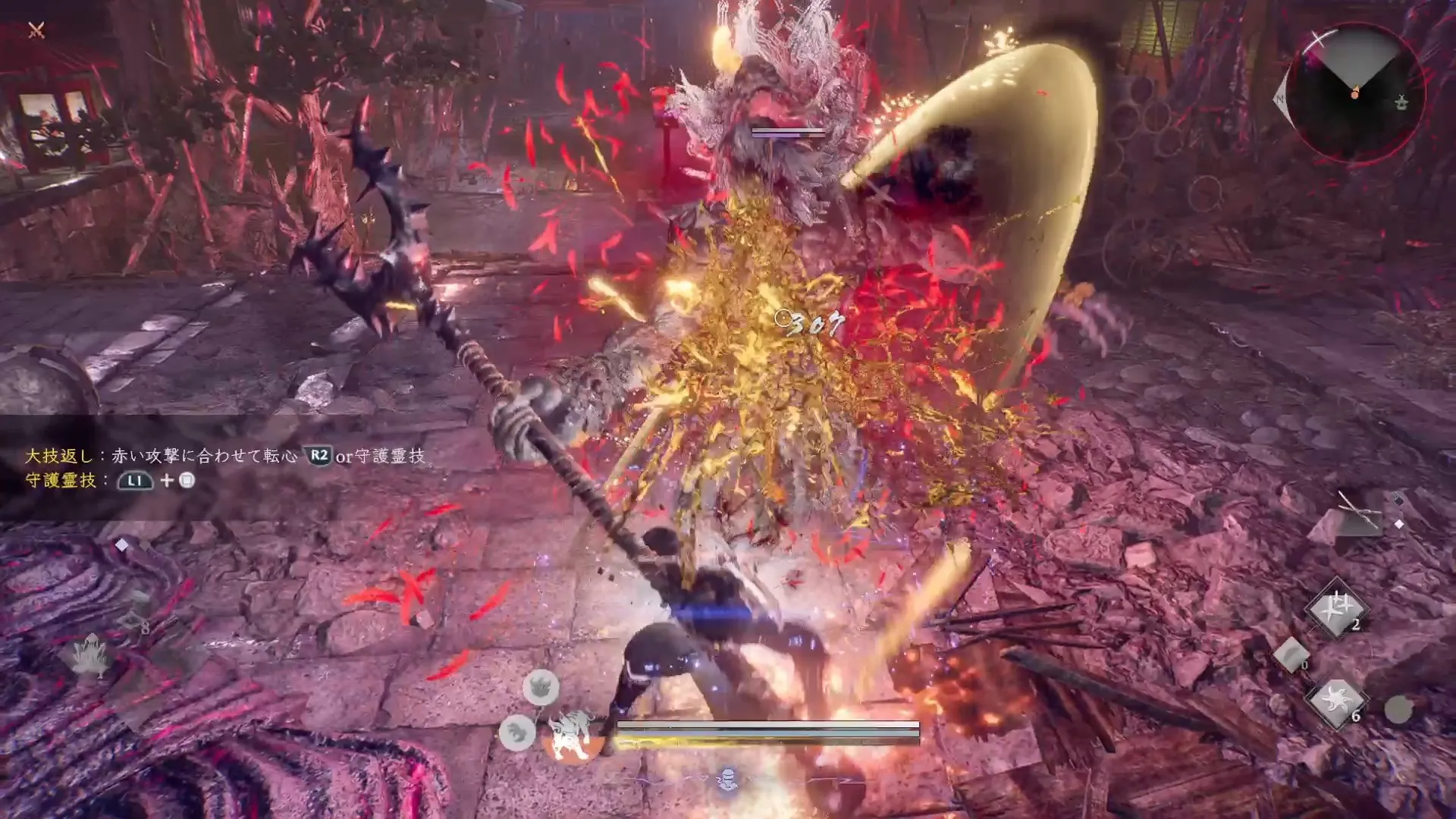1456x819 pixels.
Task: Click the plain grey round icon beside throwables
Action: click(x=1398, y=710)
